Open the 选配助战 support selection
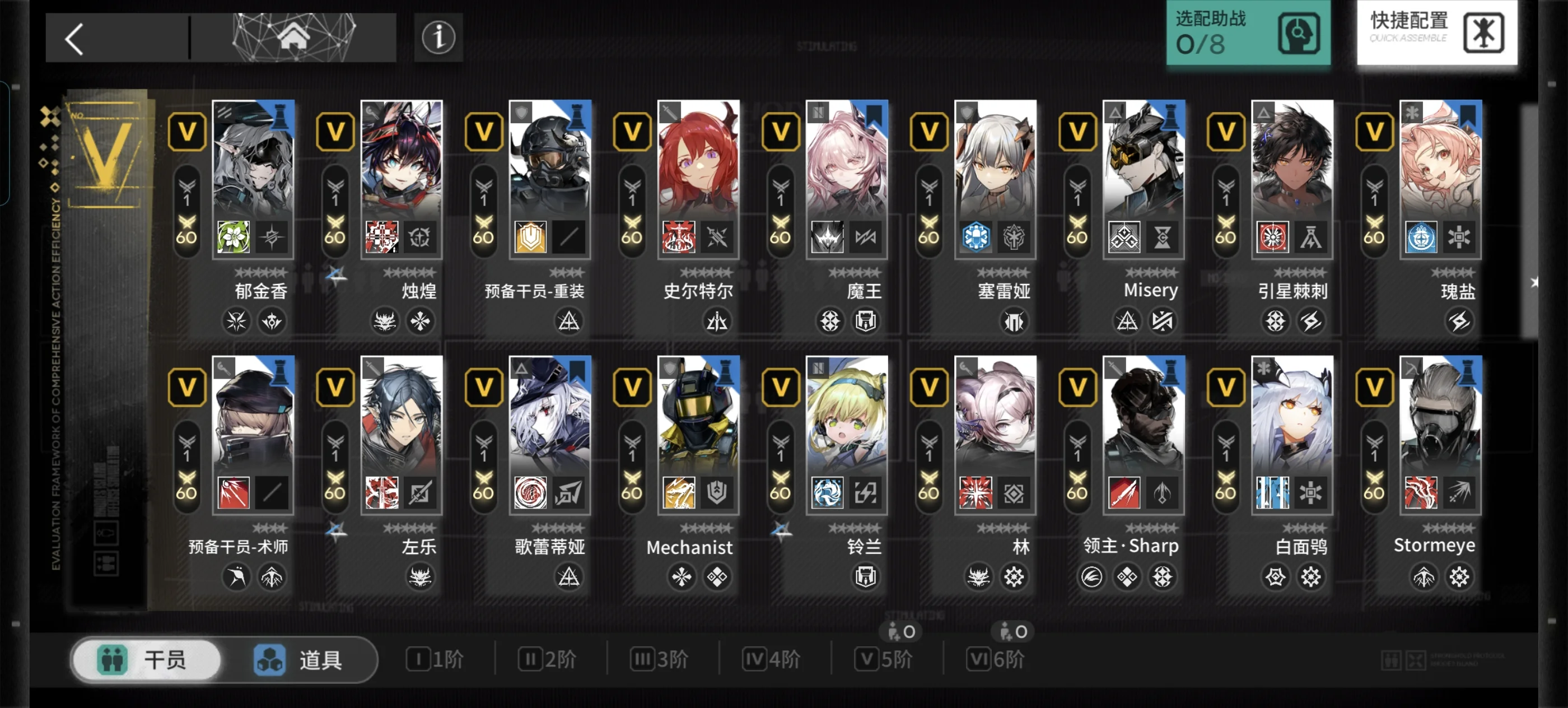This screenshot has width=1568, height=708. (1247, 33)
